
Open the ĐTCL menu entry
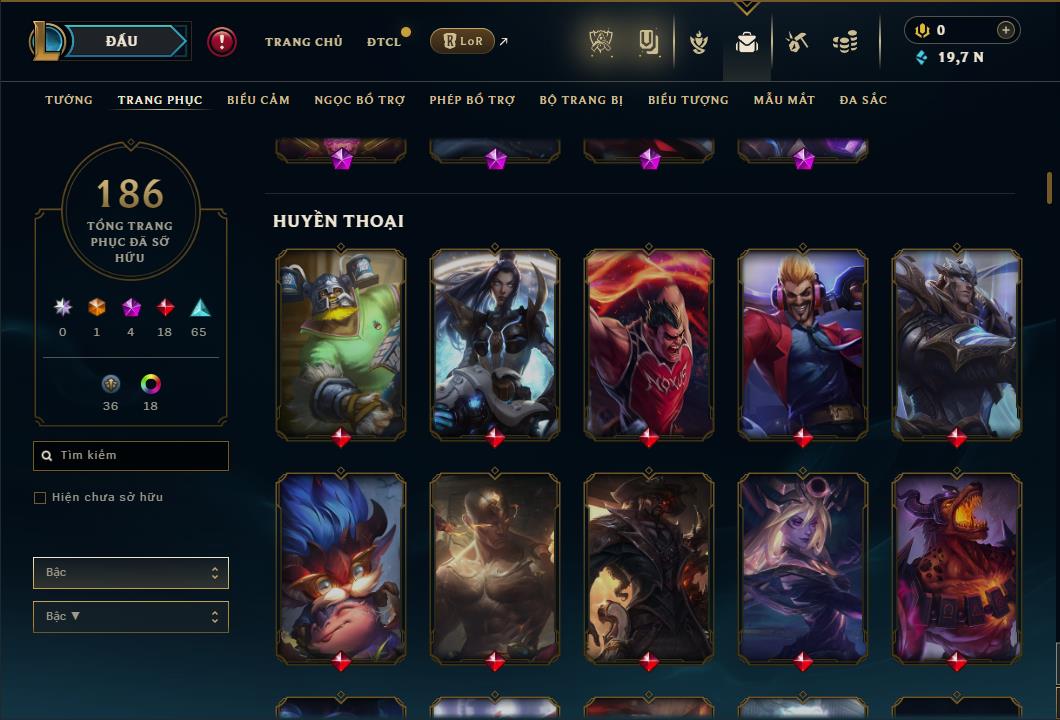click(384, 42)
